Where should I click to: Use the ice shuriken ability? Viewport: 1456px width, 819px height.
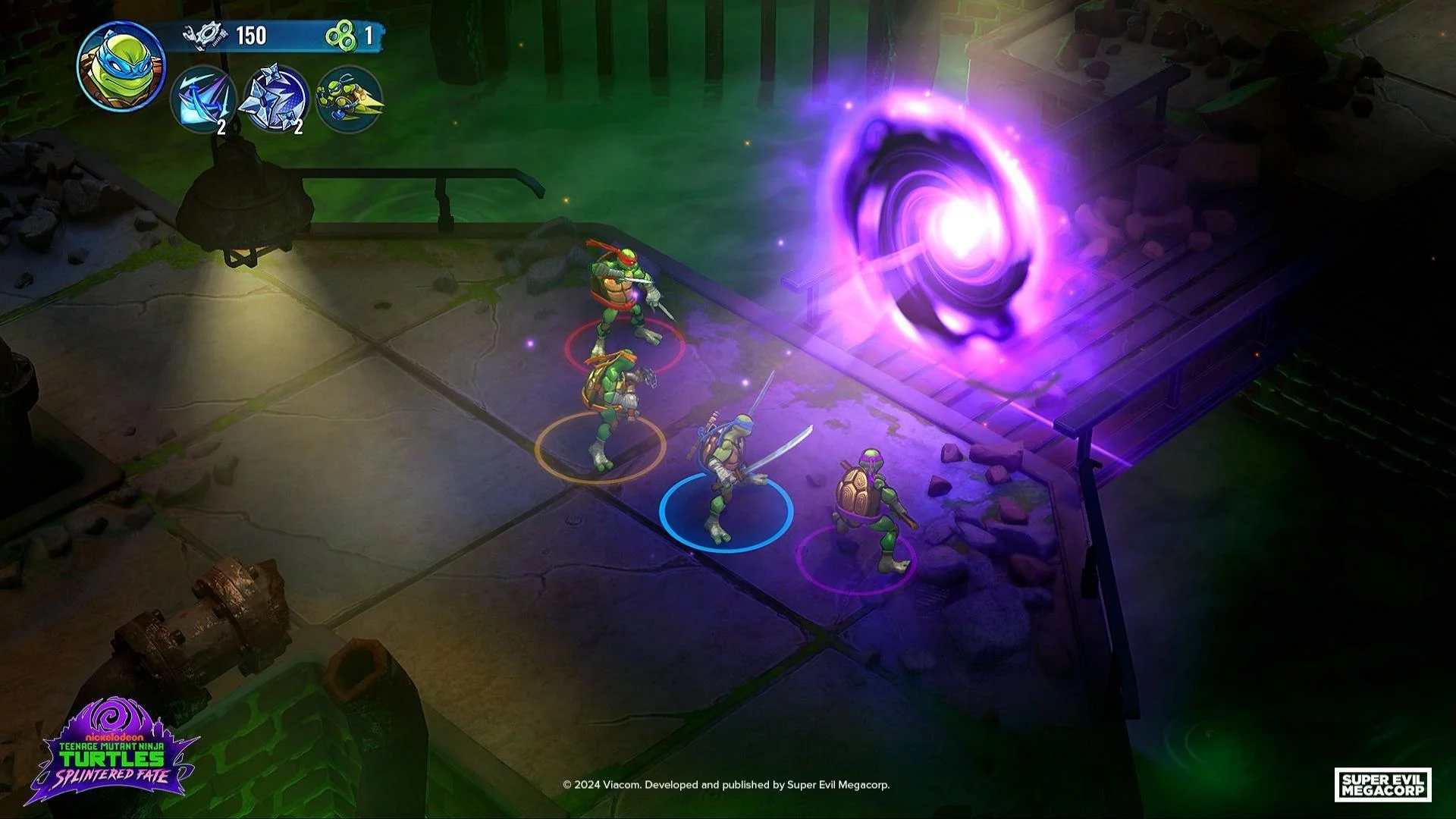(273, 99)
